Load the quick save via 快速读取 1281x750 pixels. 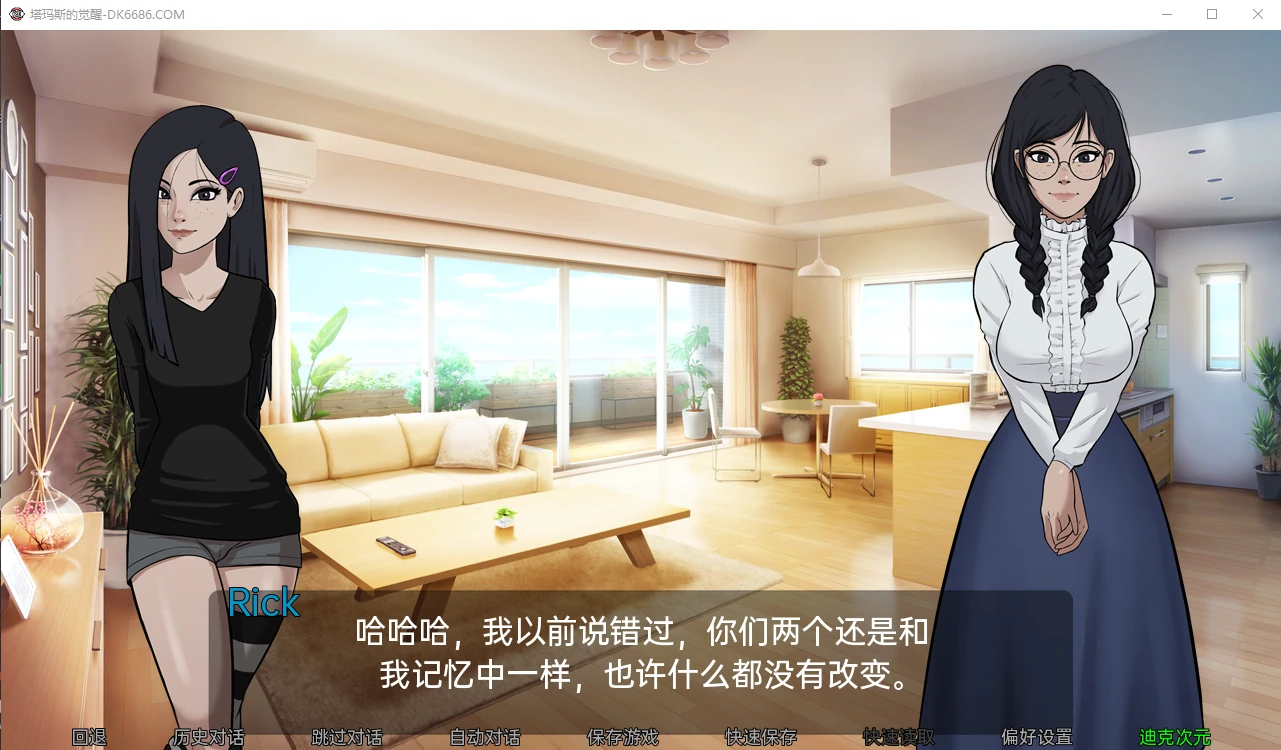coord(896,737)
